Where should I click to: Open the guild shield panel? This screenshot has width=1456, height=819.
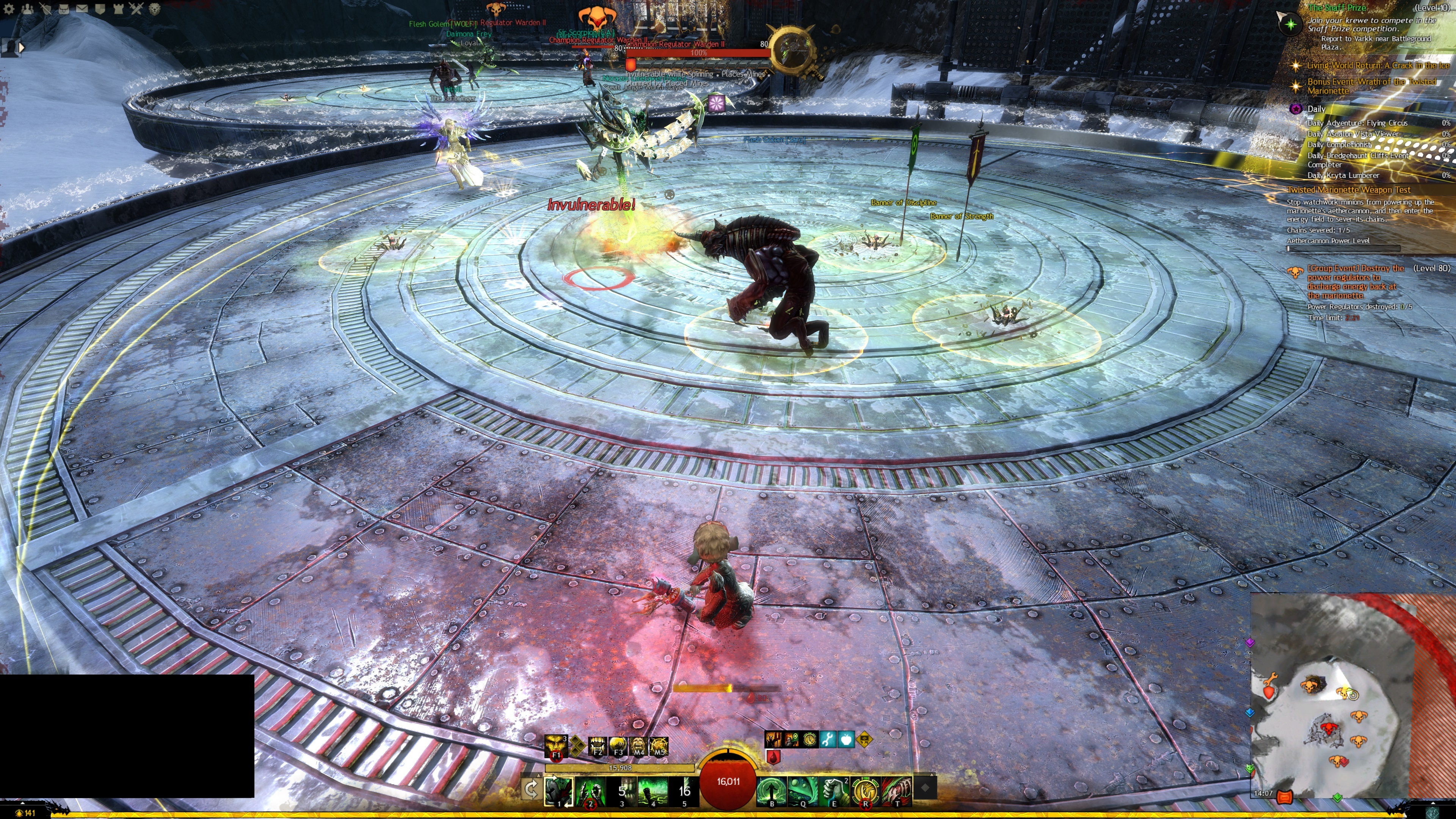pyautogui.click(x=100, y=8)
